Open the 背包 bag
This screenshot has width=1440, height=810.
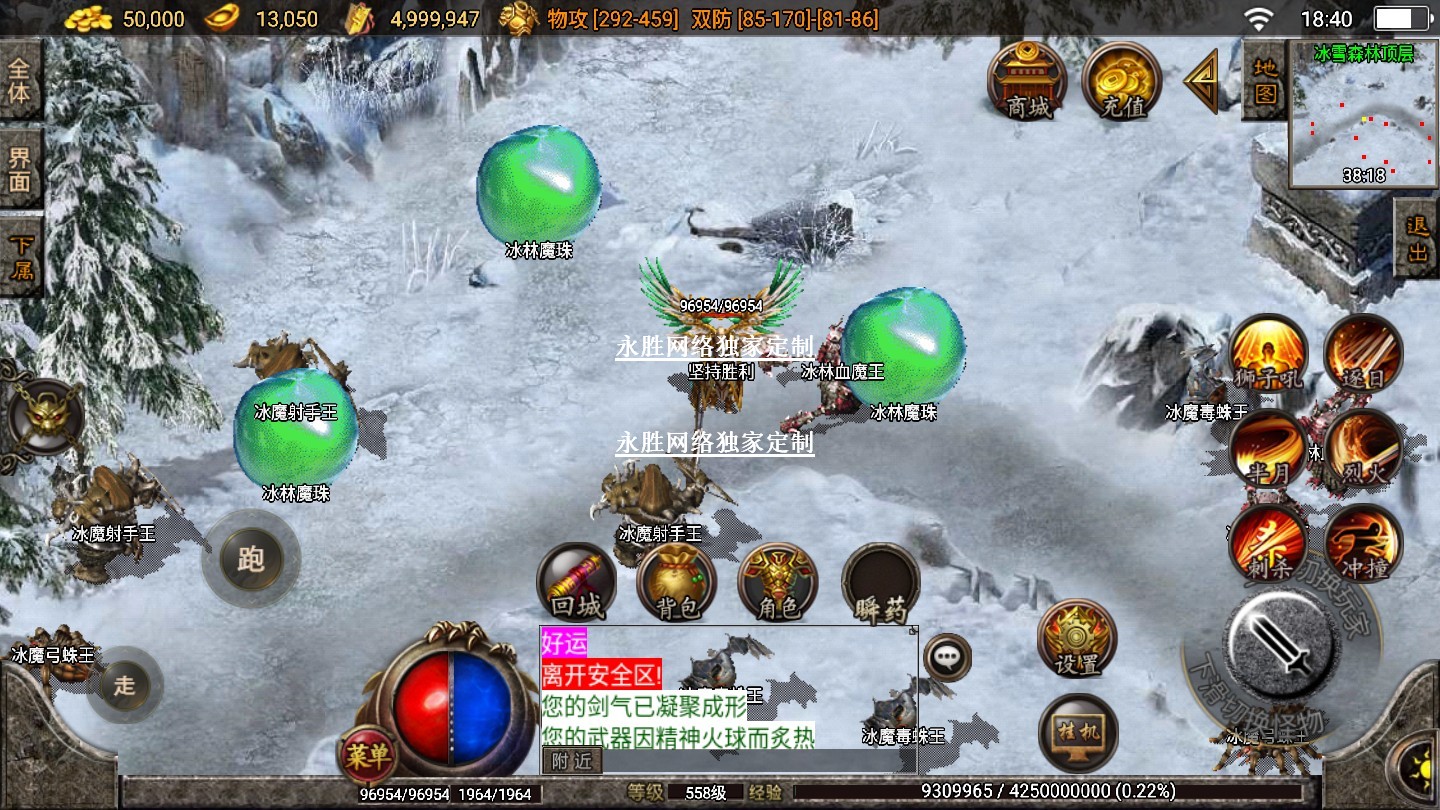click(x=677, y=584)
